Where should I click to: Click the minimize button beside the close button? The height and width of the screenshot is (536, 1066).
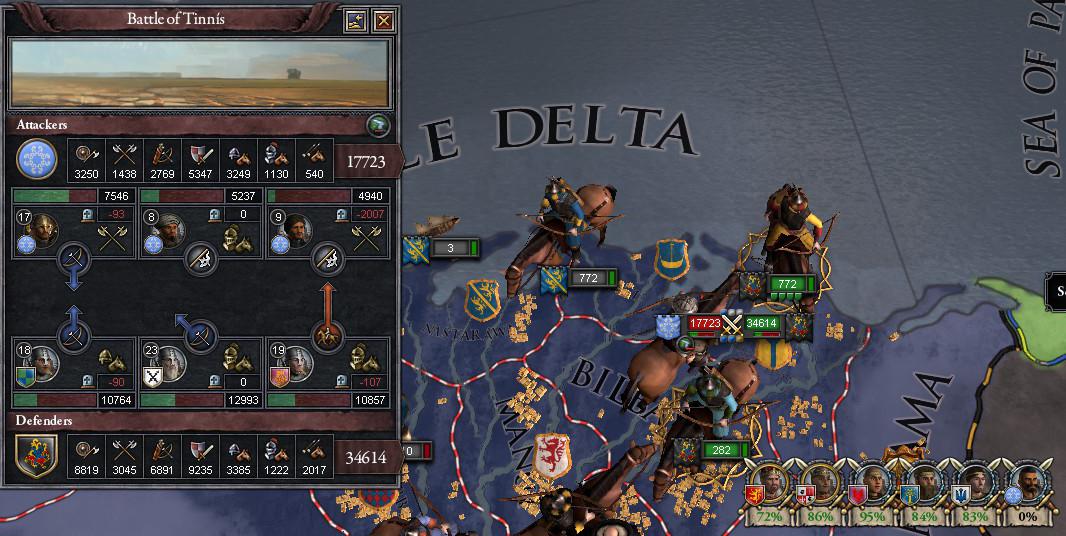pos(356,20)
